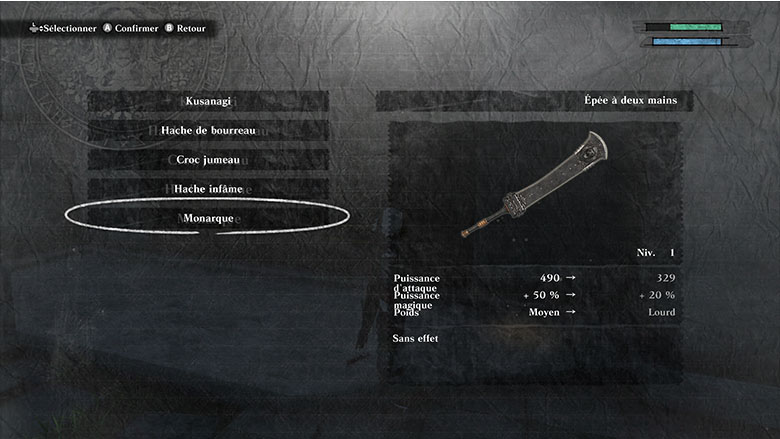Select the Kusanagi weapon entry
Screen dimensions: 780x439
pos(208,101)
